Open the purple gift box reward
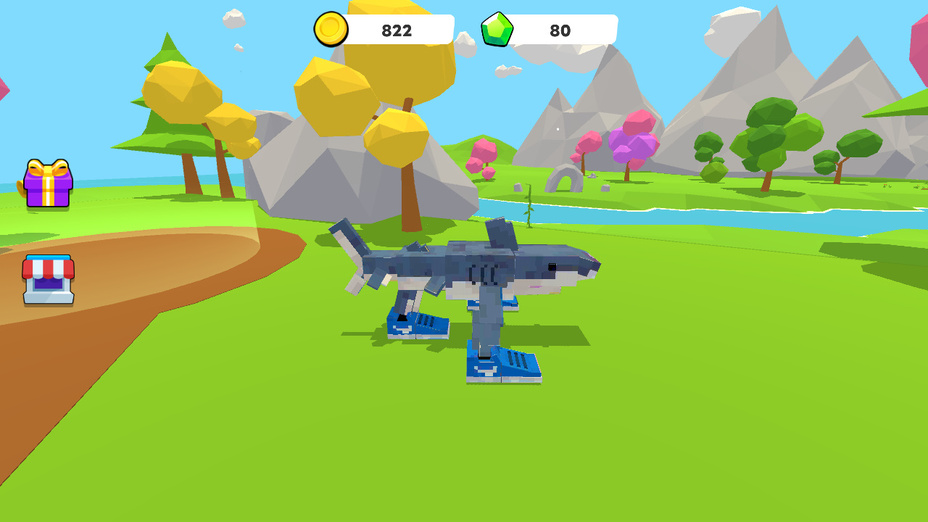 [48, 184]
